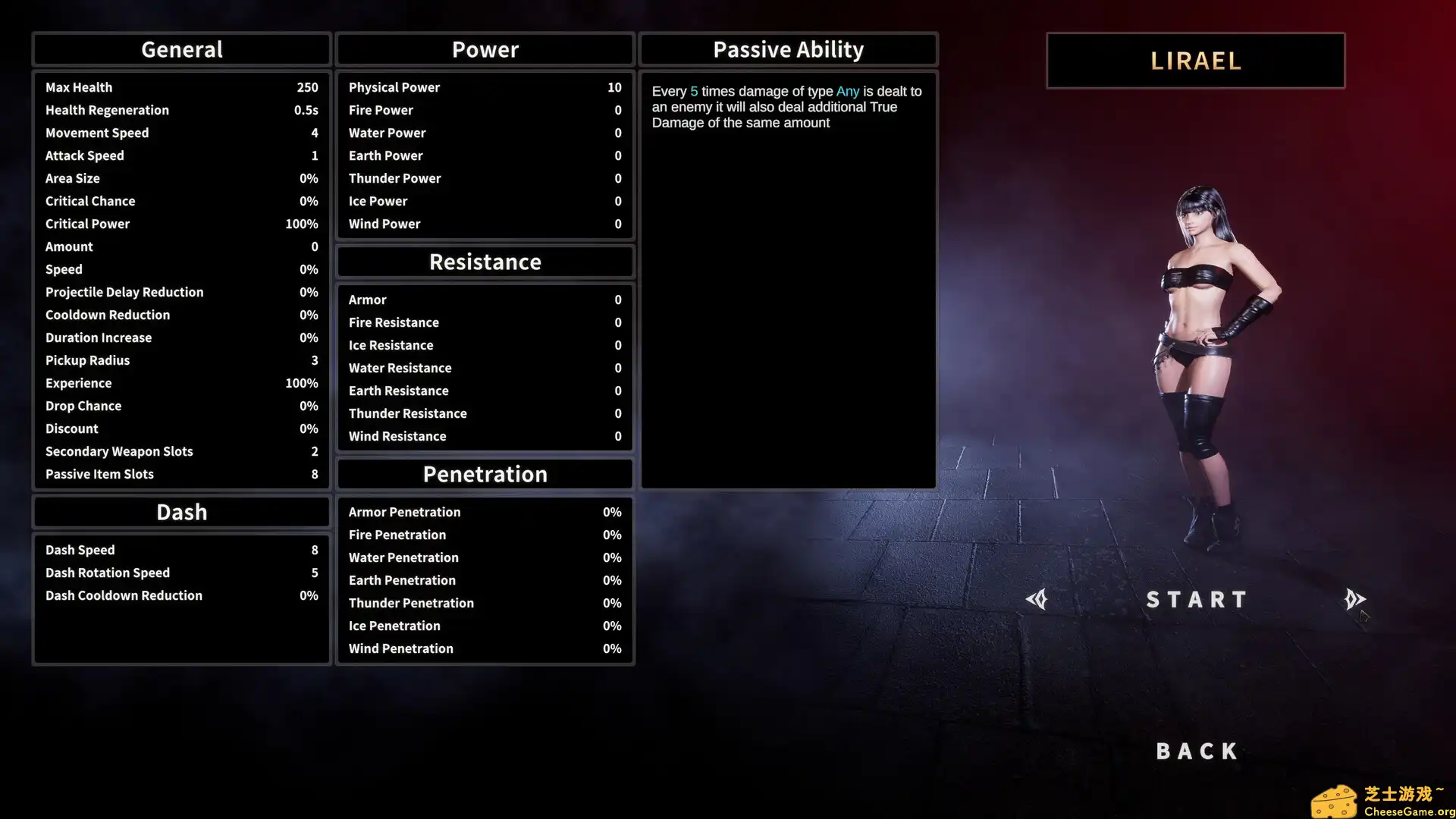The height and width of the screenshot is (819, 1456).
Task: Click the left character navigation arrow
Action: (x=1038, y=598)
